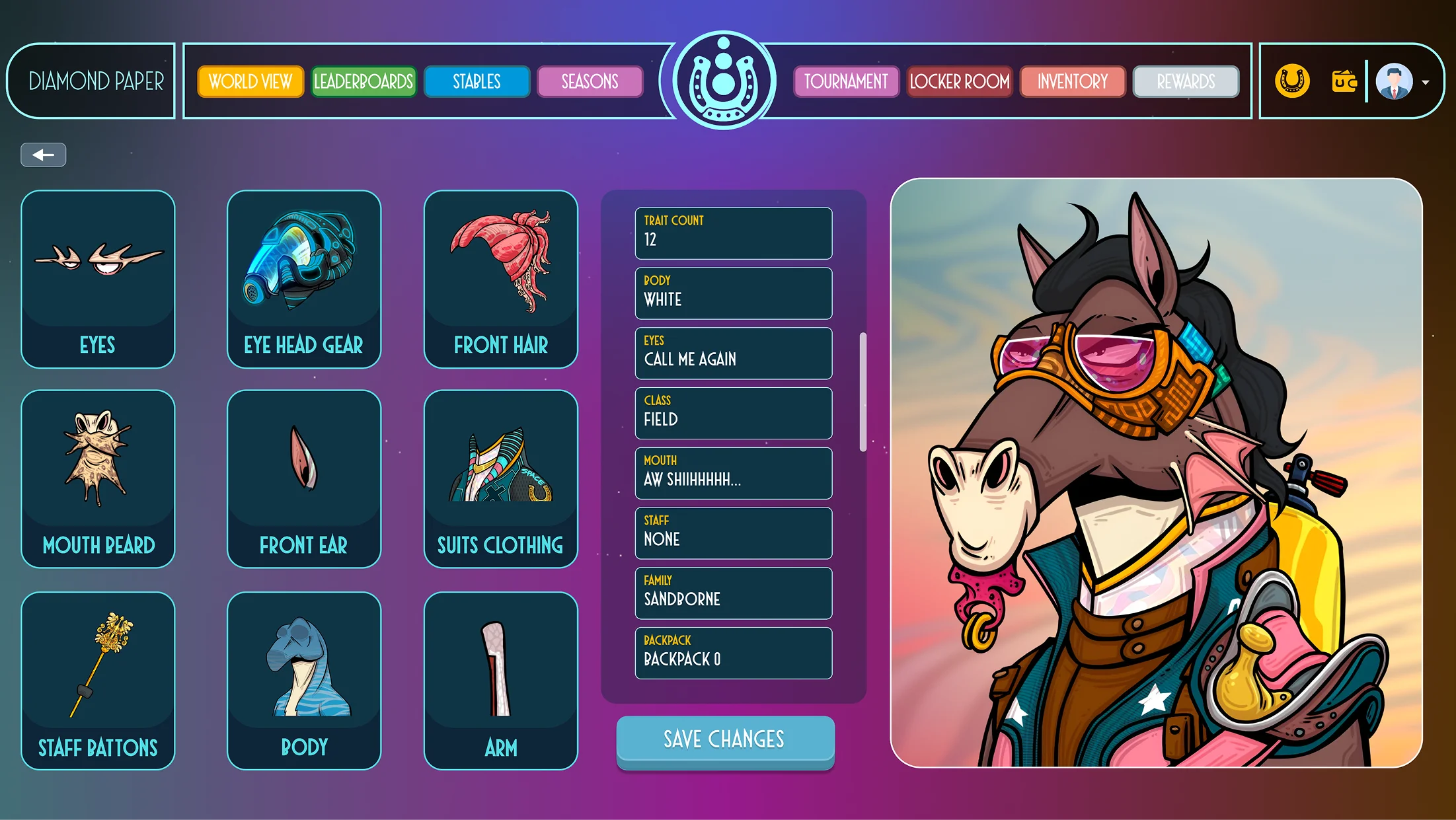
Task: Select the Eye Head Gear tile
Action: click(303, 279)
